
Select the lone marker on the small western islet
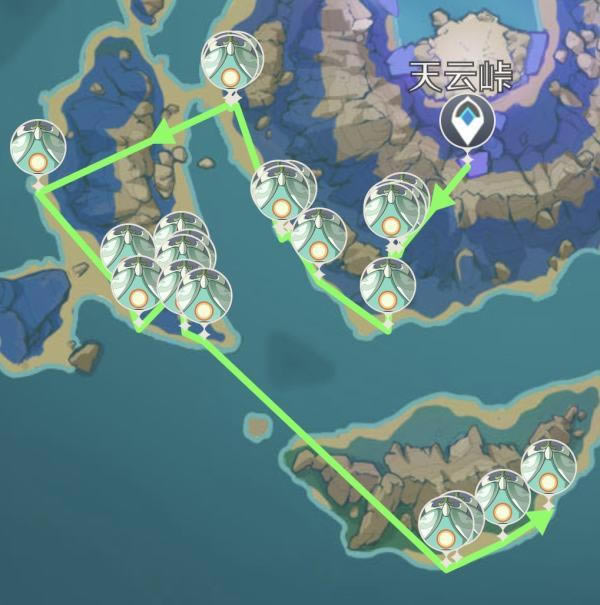[38, 149]
